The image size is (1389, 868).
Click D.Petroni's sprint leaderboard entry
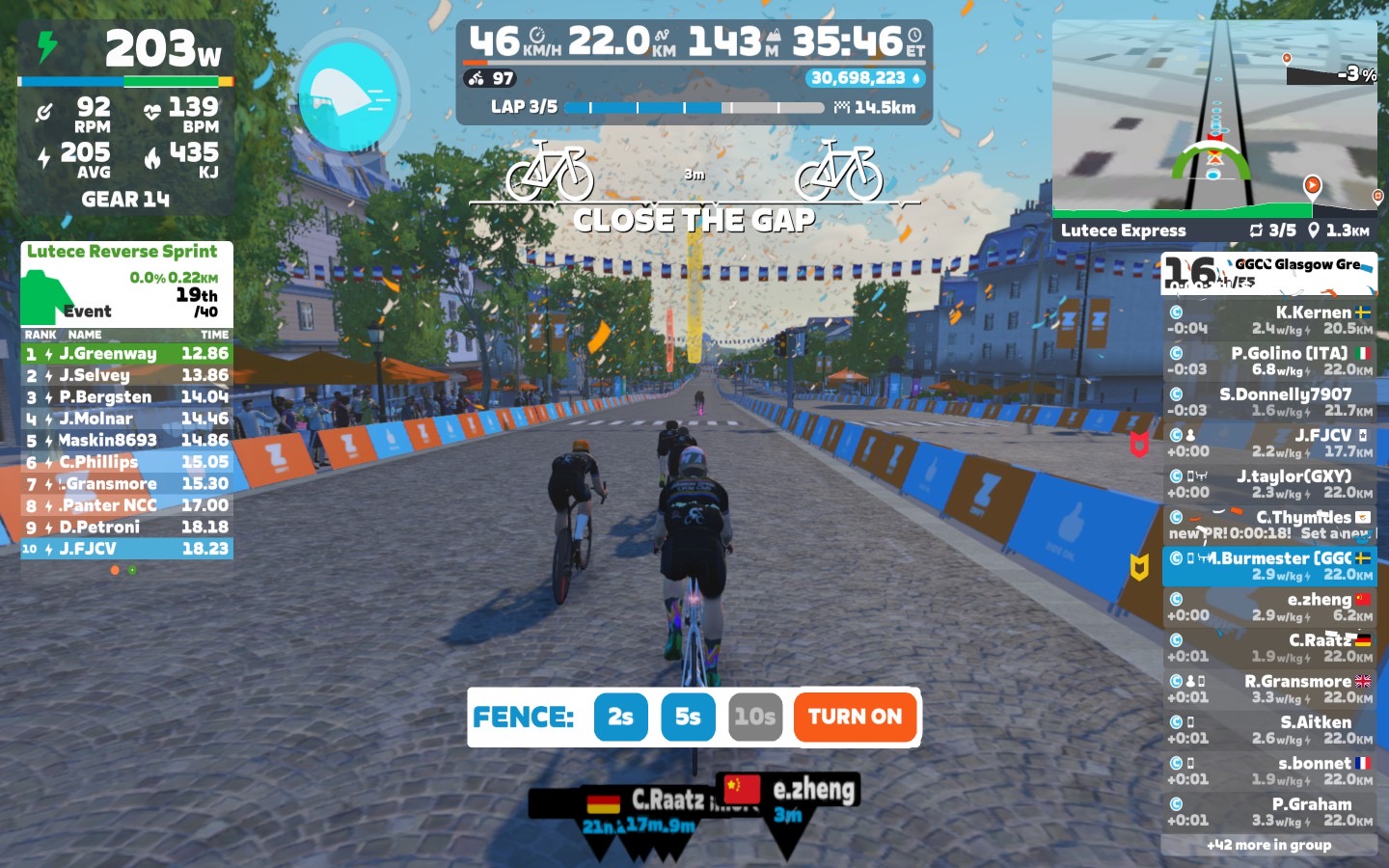(x=126, y=528)
